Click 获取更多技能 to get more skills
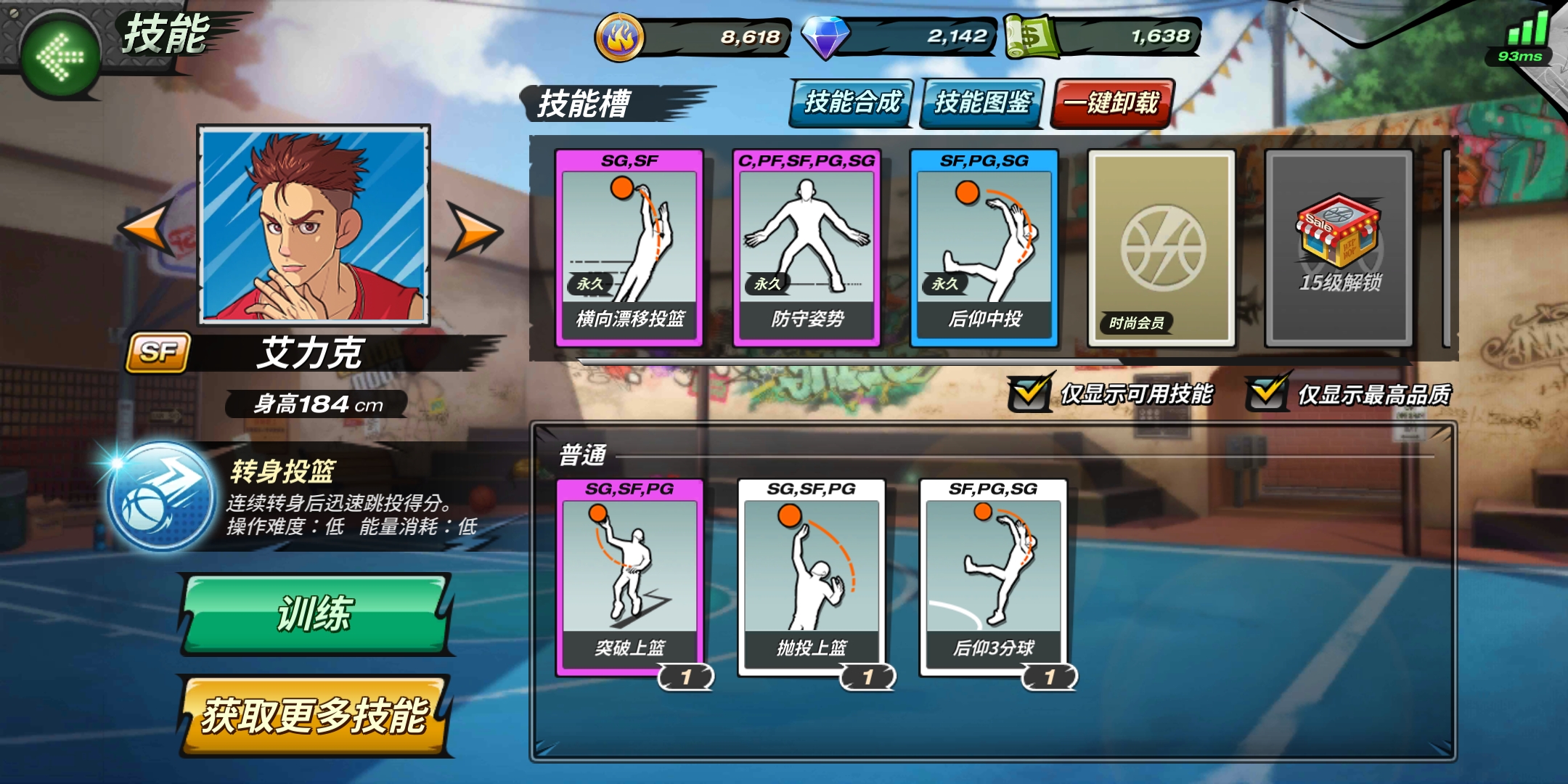 click(x=314, y=716)
